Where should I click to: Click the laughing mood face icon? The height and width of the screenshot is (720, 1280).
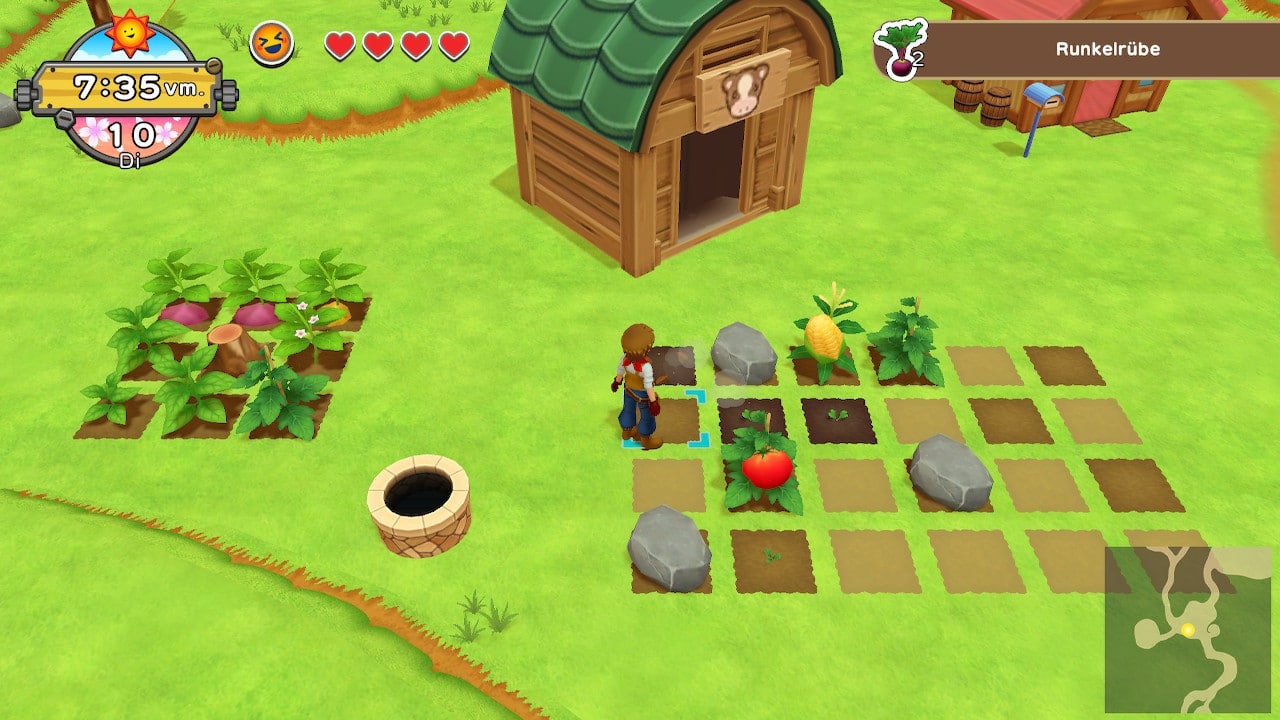pyautogui.click(x=271, y=44)
